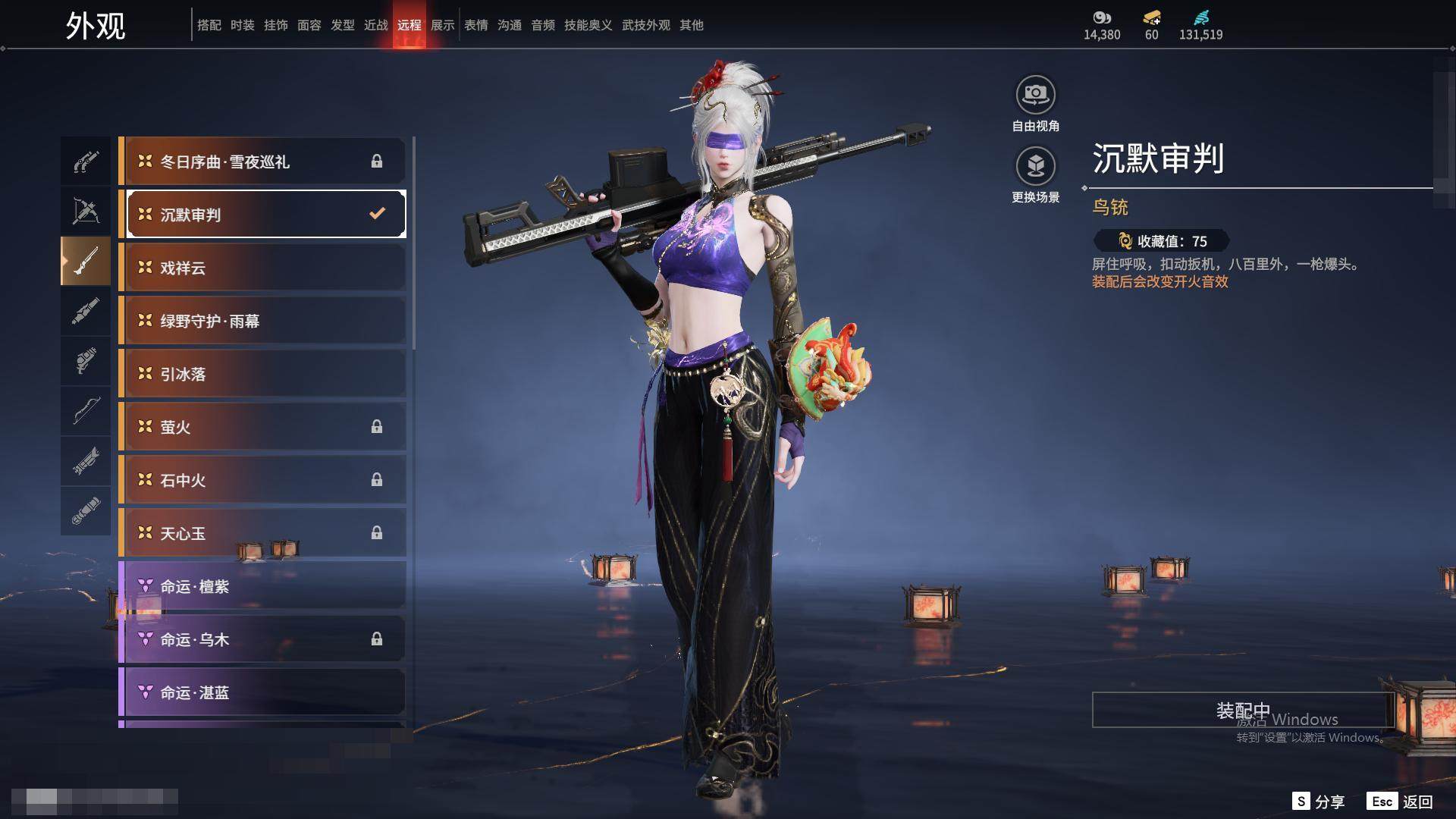Viewport: 1456px width, 819px height.
Task: Select the bow weapon category icon
Action: click(x=86, y=410)
